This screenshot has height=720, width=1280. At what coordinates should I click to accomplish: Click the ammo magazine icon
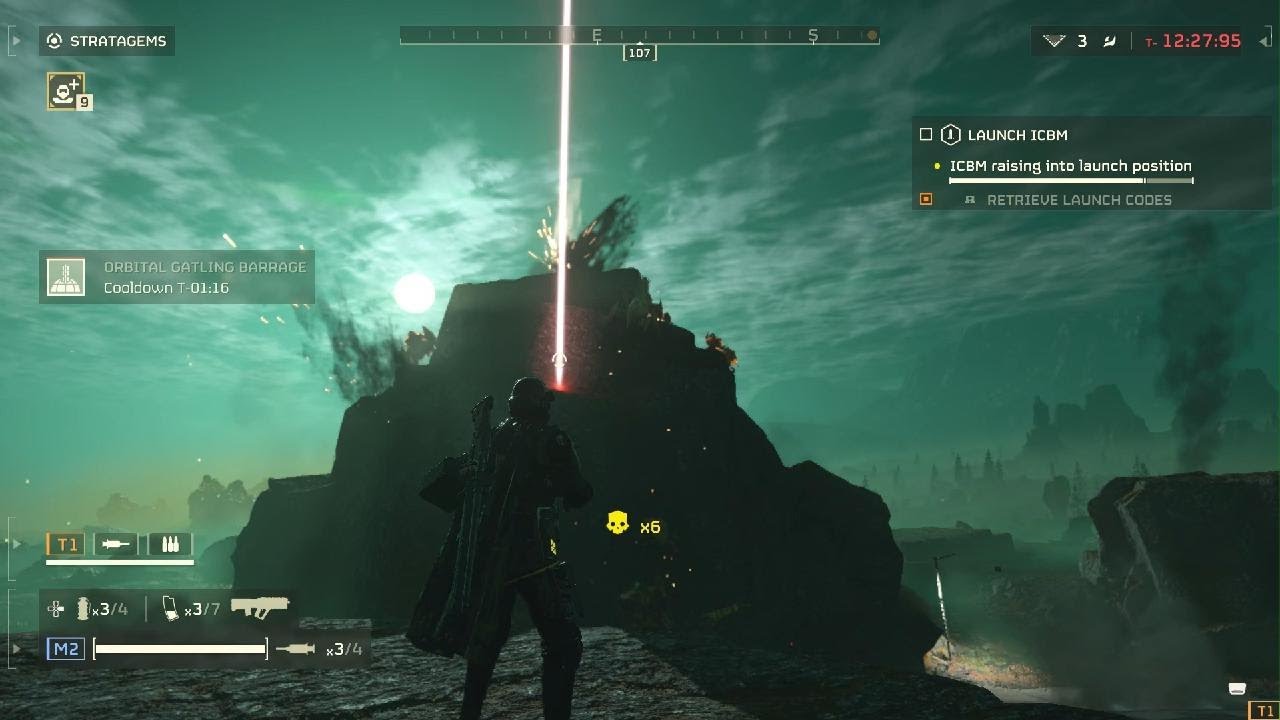171,608
